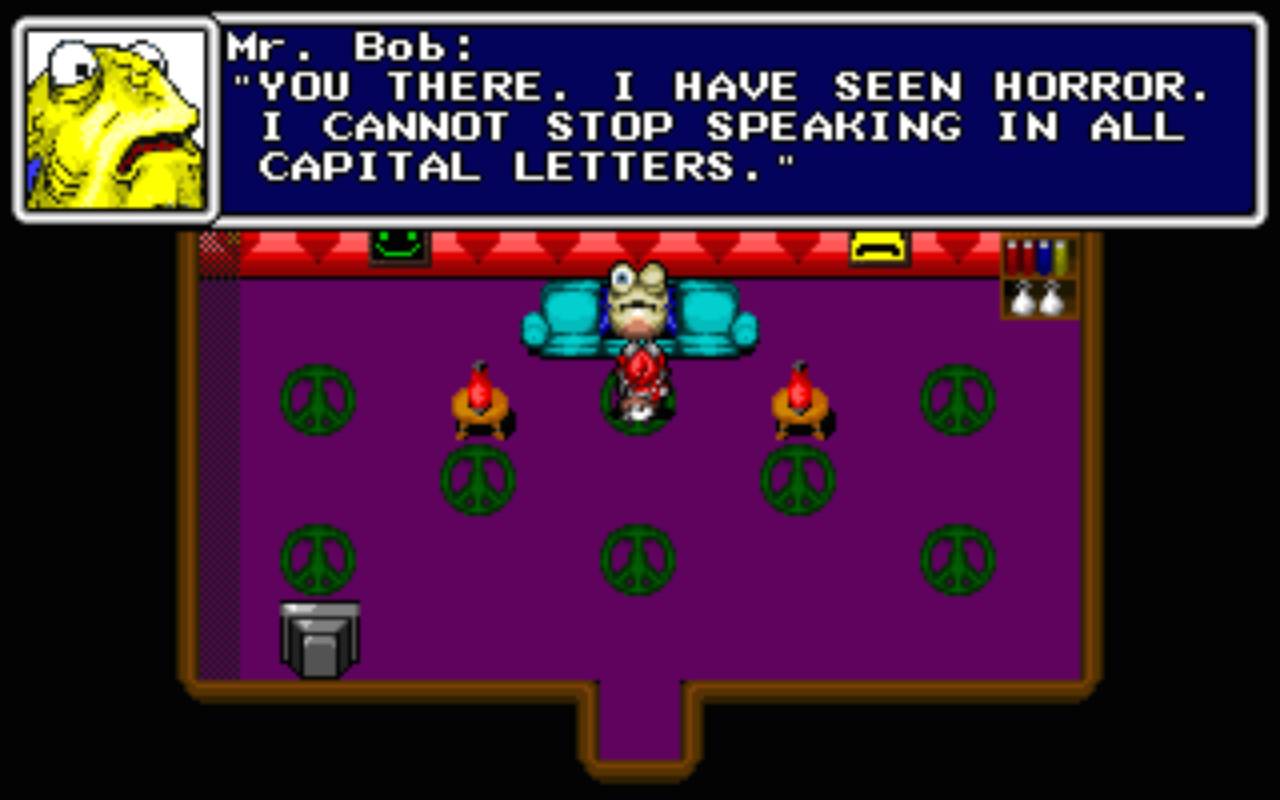1280x800 pixels.
Task: Select the blue book on the shelf
Action: pyautogui.click(x=1045, y=258)
